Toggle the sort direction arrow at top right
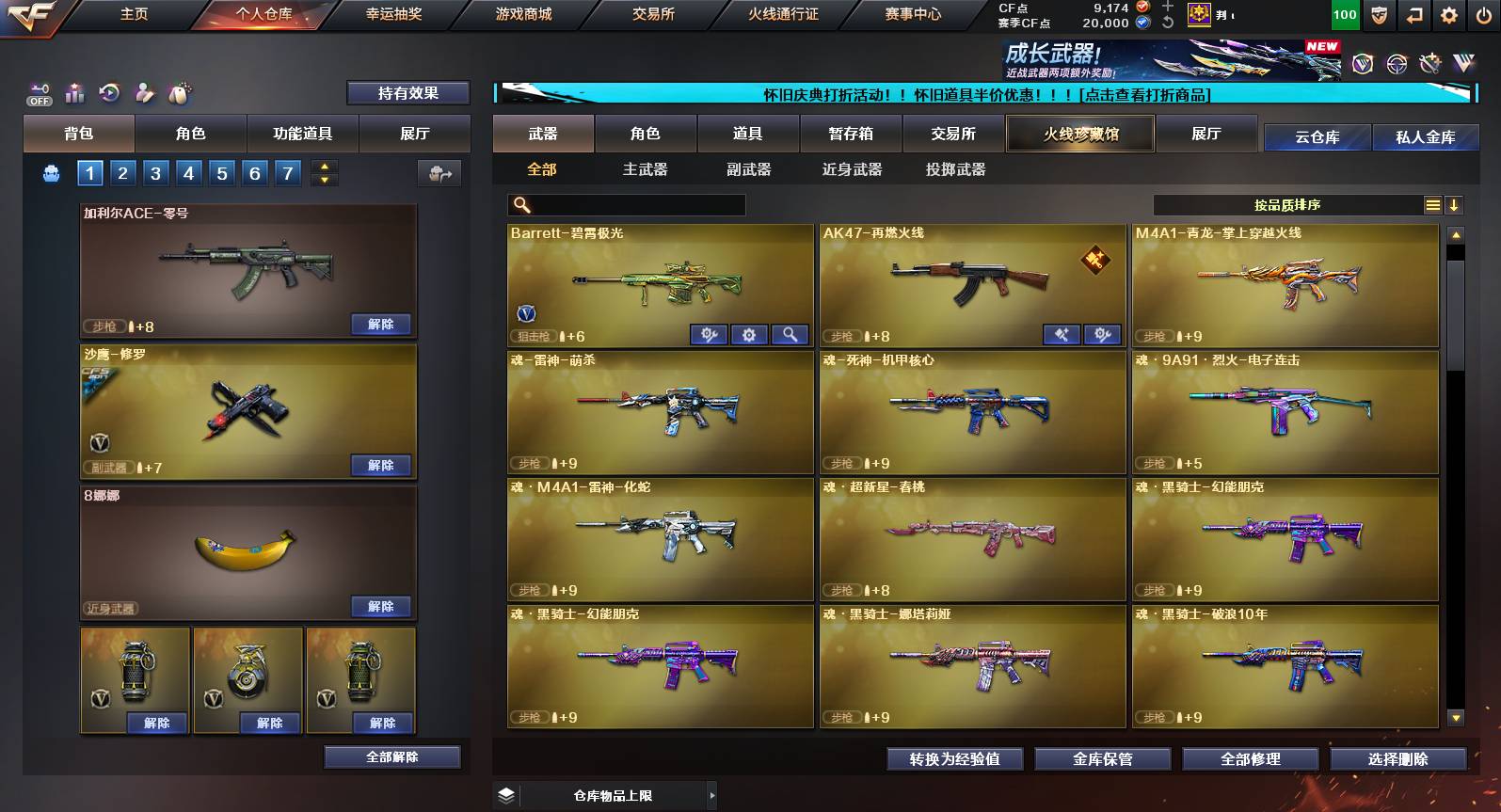The height and width of the screenshot is (812, 1501). click(x=1454, y=204)
